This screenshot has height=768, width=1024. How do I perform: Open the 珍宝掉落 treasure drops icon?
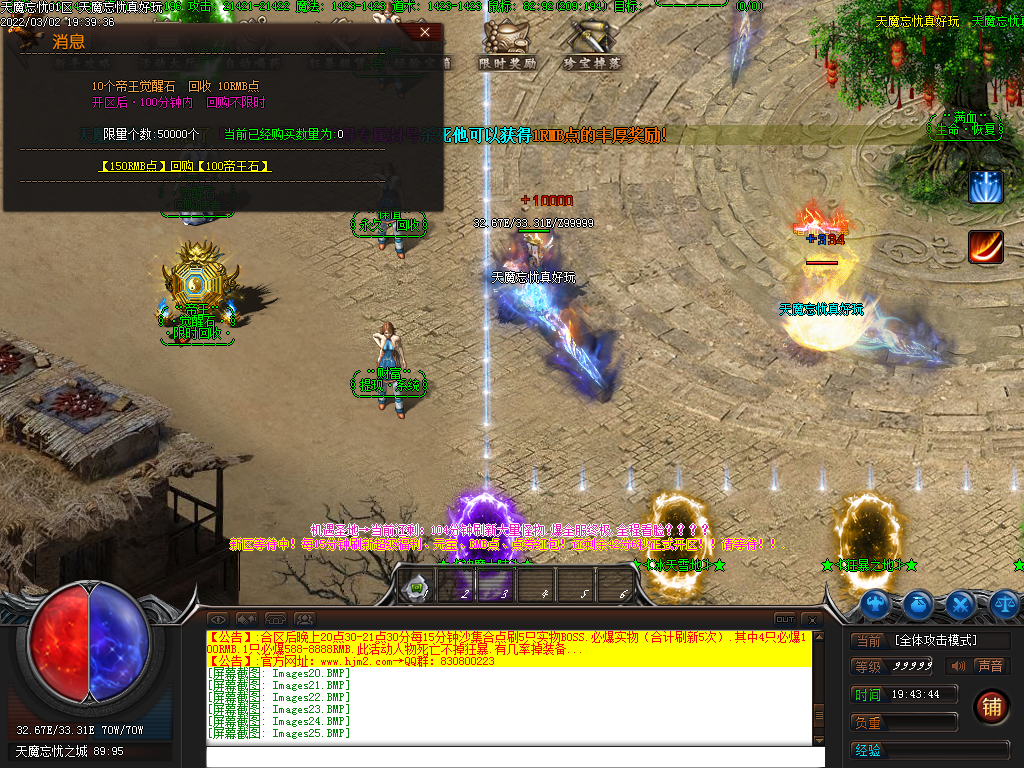[591, 46]
